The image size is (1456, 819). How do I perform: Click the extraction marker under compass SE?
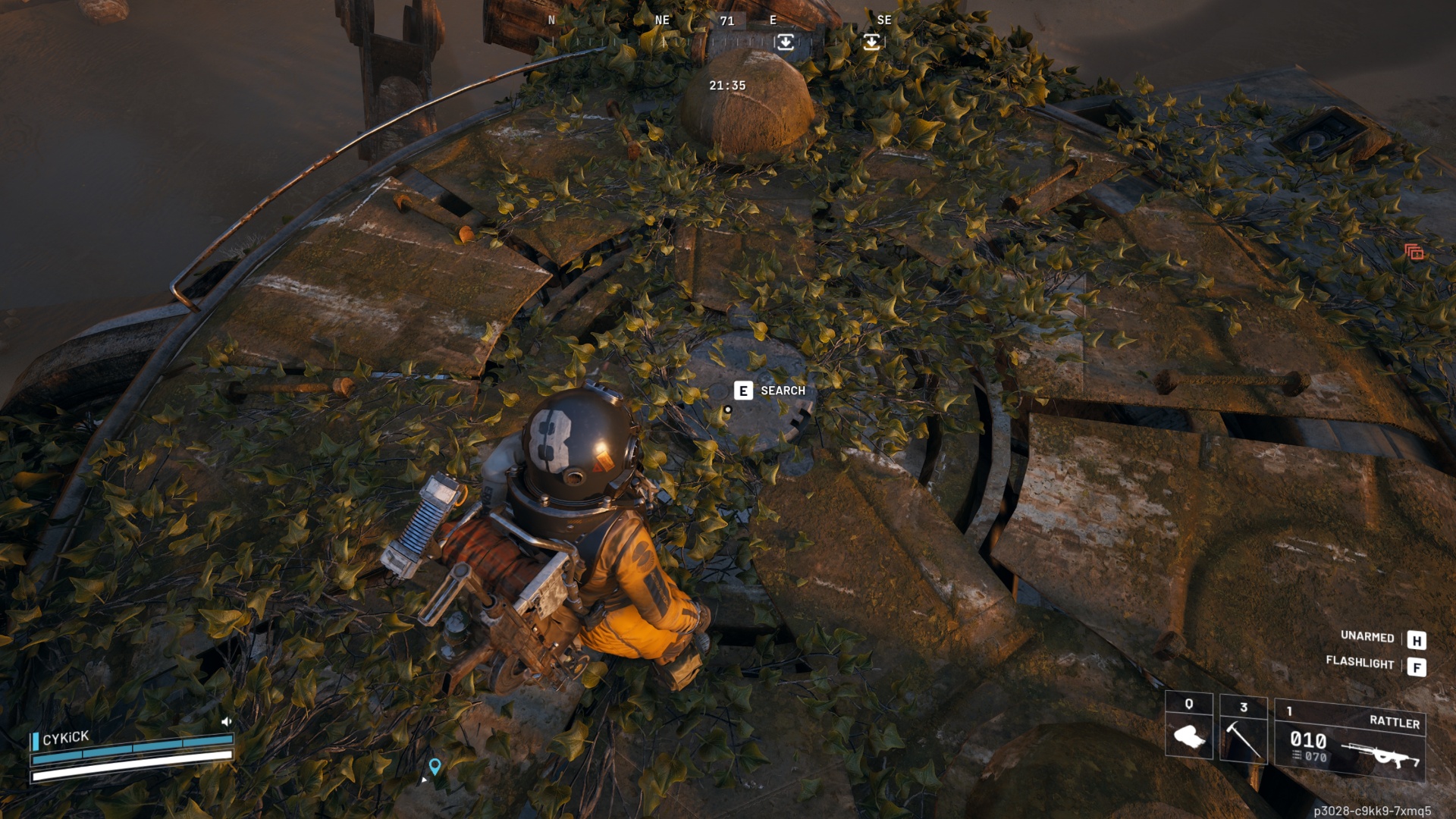pos(872,42)
